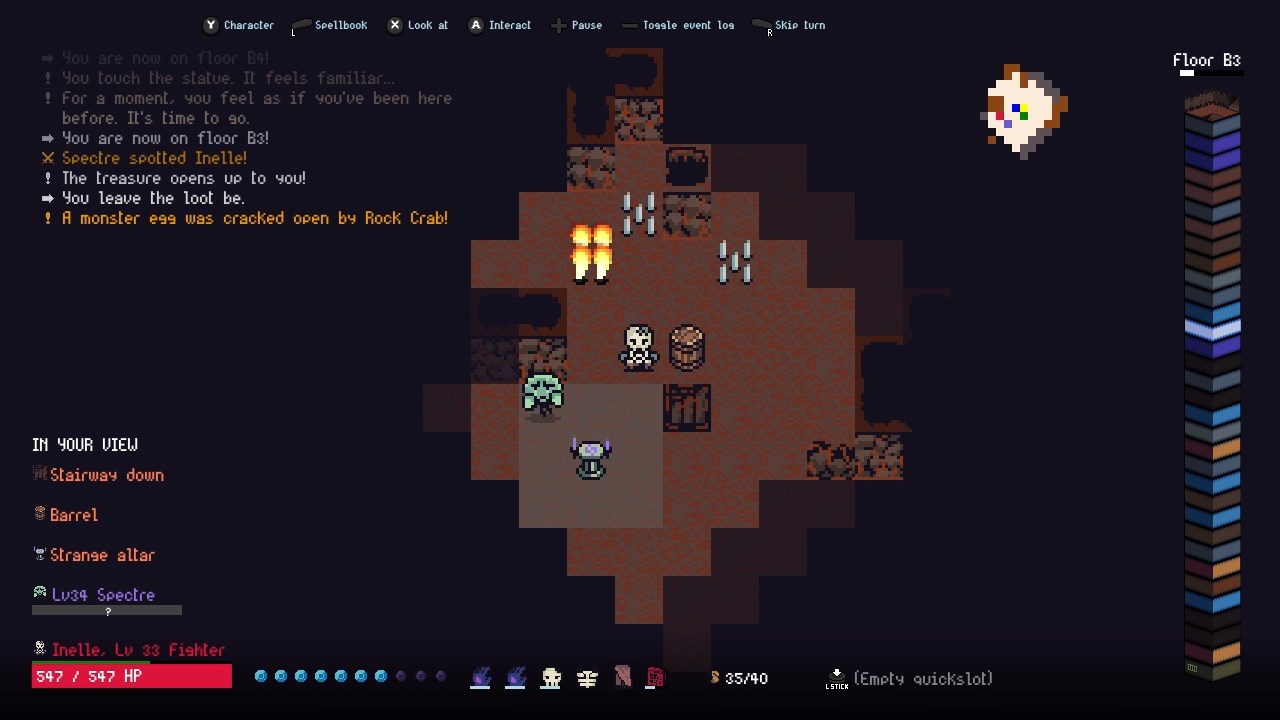Select the first blue flame ability icon
Image resolution: width=1280 pixels, height=720 pixels.
click(481, 678)
